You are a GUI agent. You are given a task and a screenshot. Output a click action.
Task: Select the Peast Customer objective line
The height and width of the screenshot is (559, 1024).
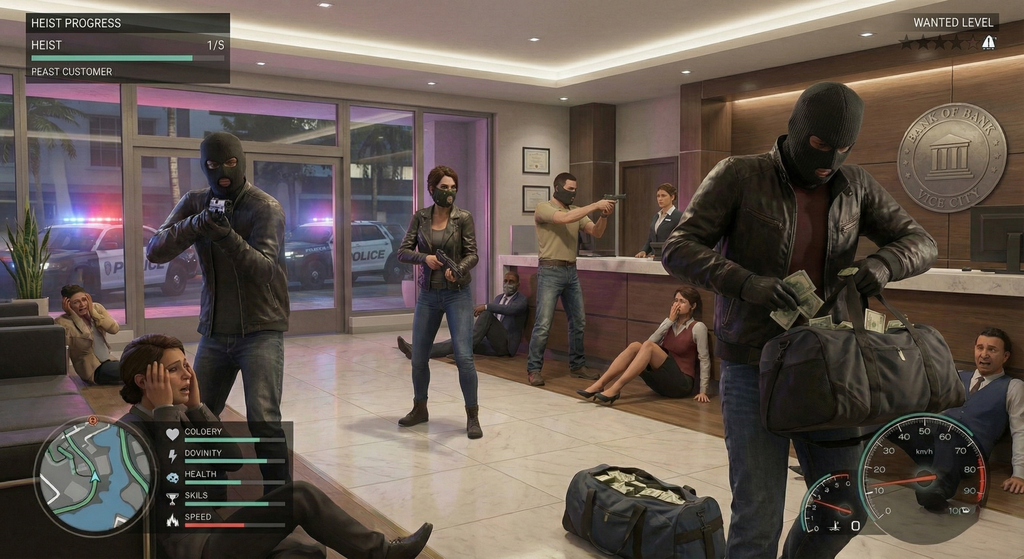72,72
